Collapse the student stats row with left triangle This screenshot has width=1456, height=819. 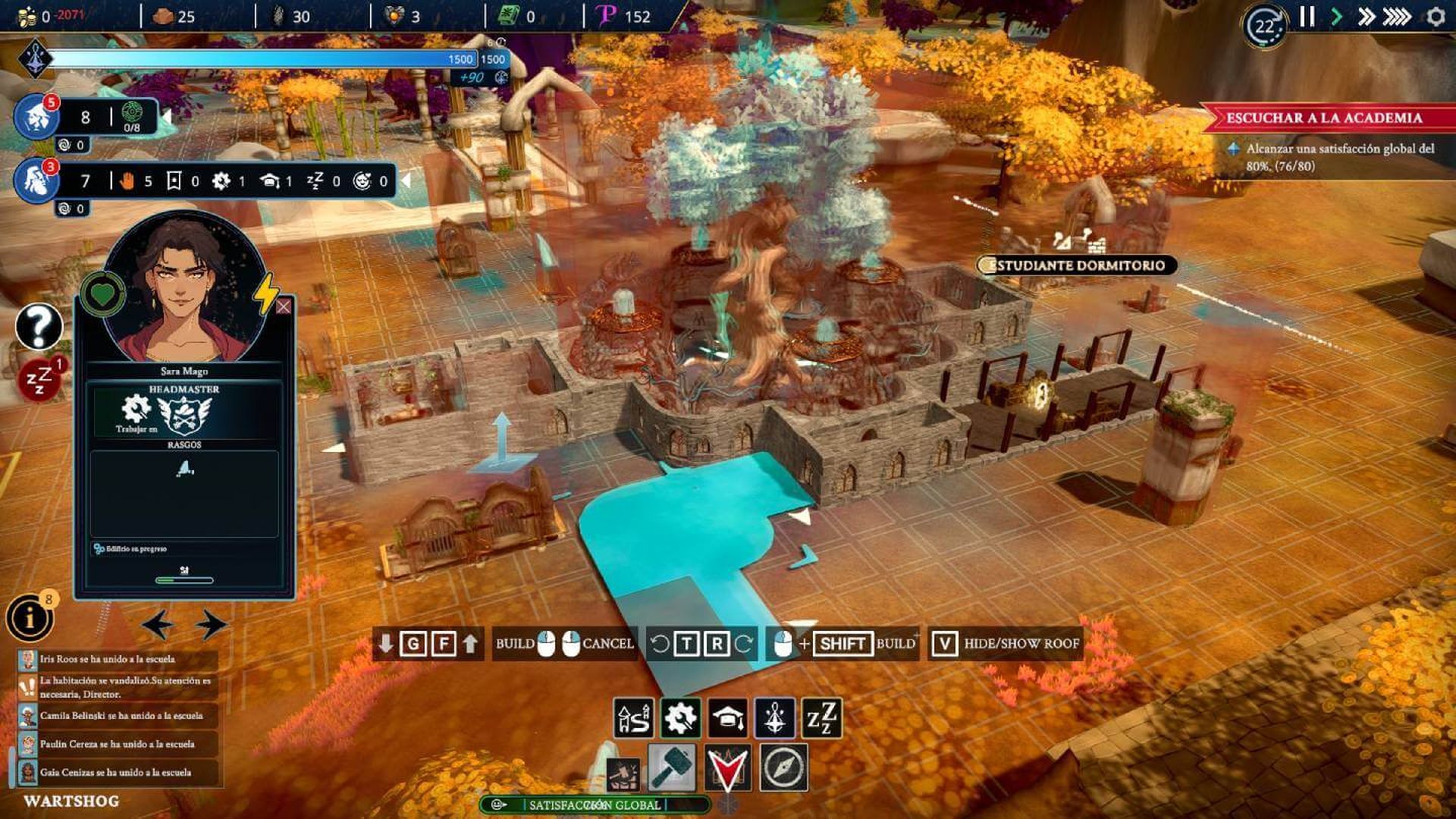(x=410, y=181)
